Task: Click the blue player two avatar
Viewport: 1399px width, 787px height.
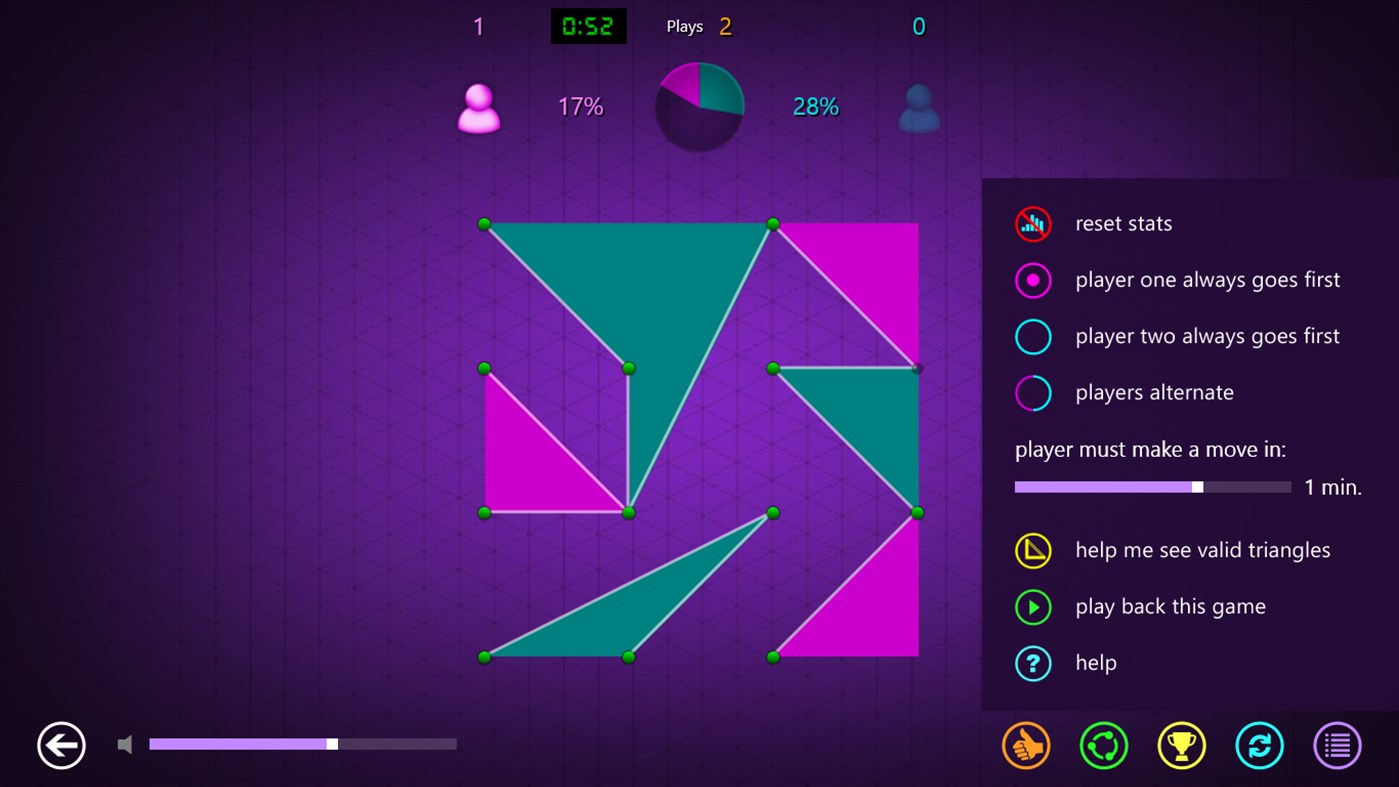Action: [918, 107]
